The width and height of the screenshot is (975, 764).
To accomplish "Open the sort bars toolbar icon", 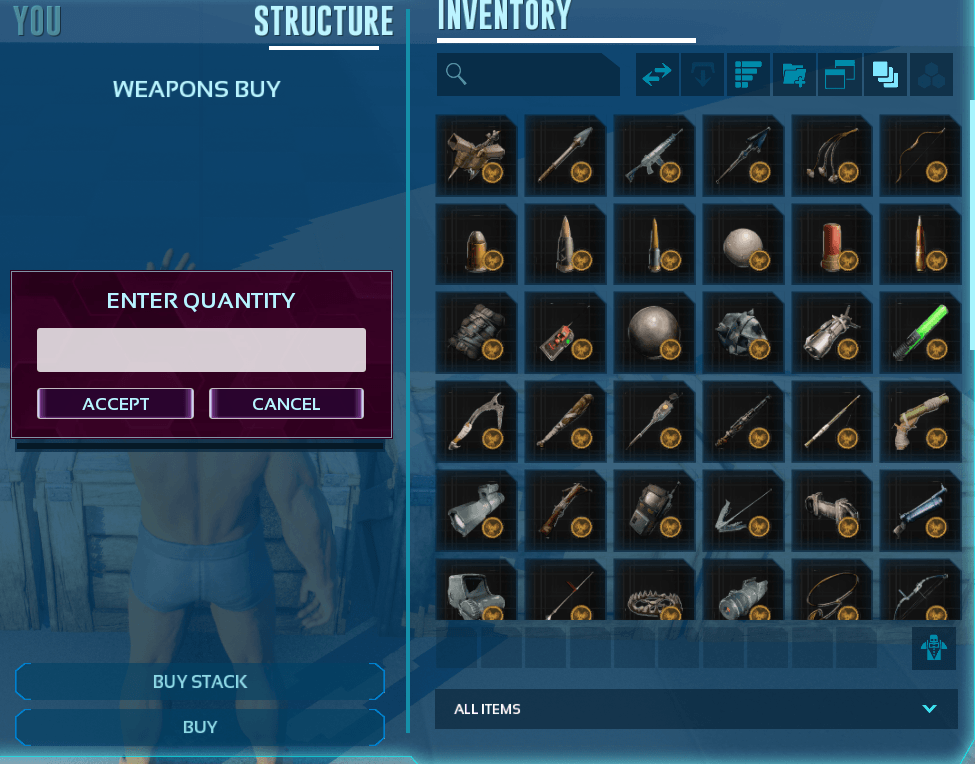I will coord(748,75).
